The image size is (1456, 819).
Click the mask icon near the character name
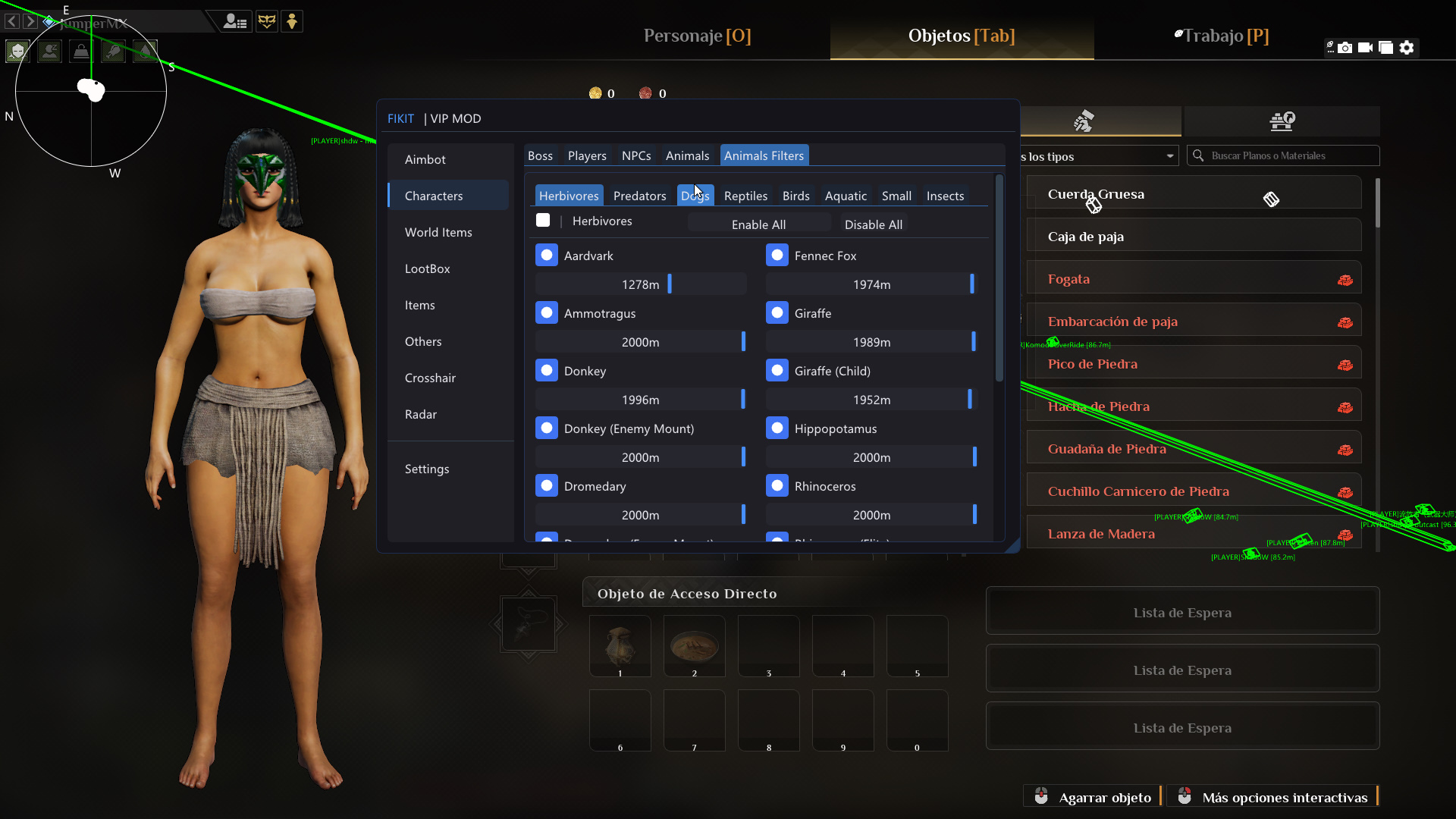click(267, 21)
